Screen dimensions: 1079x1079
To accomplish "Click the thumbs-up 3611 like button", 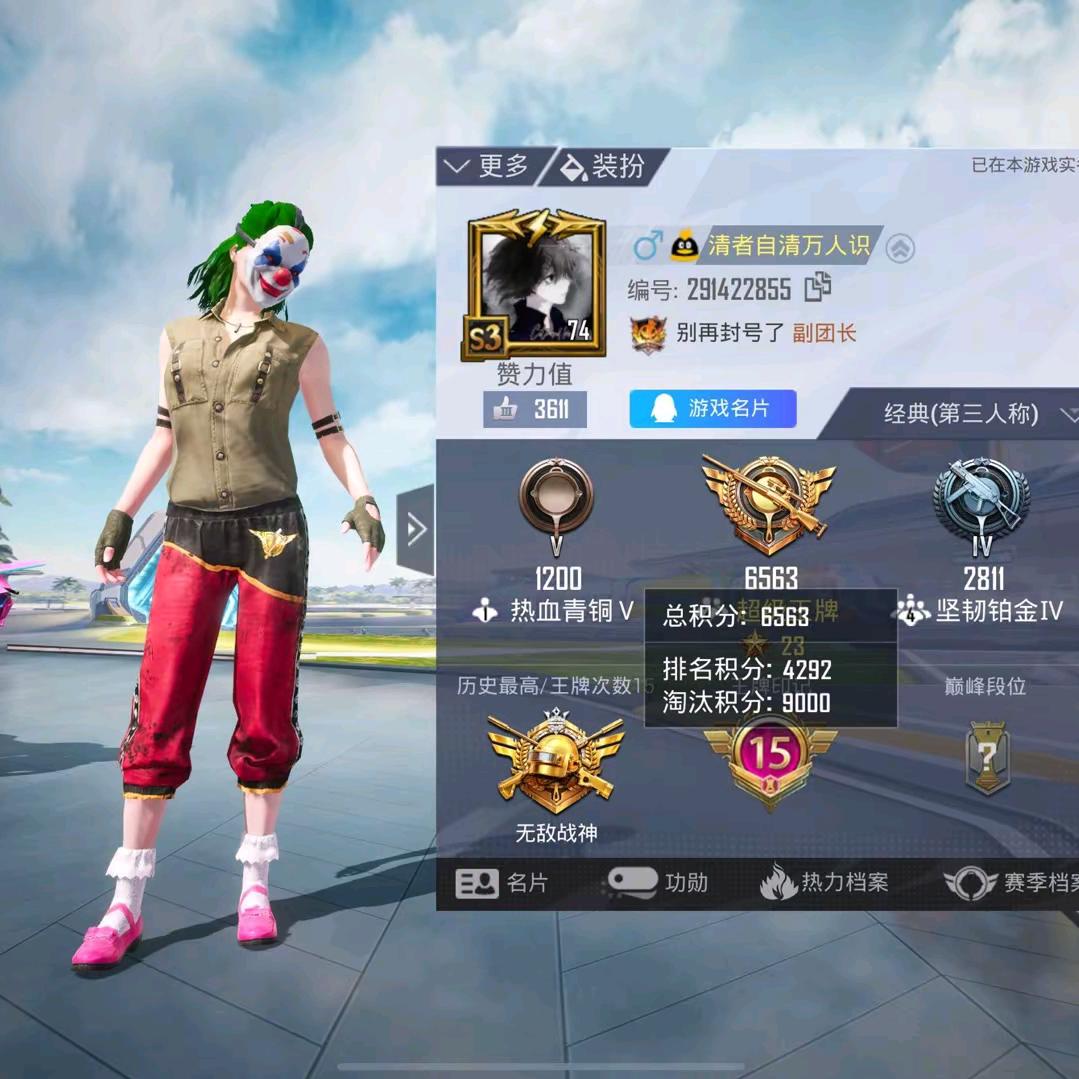I will [534, 409].
